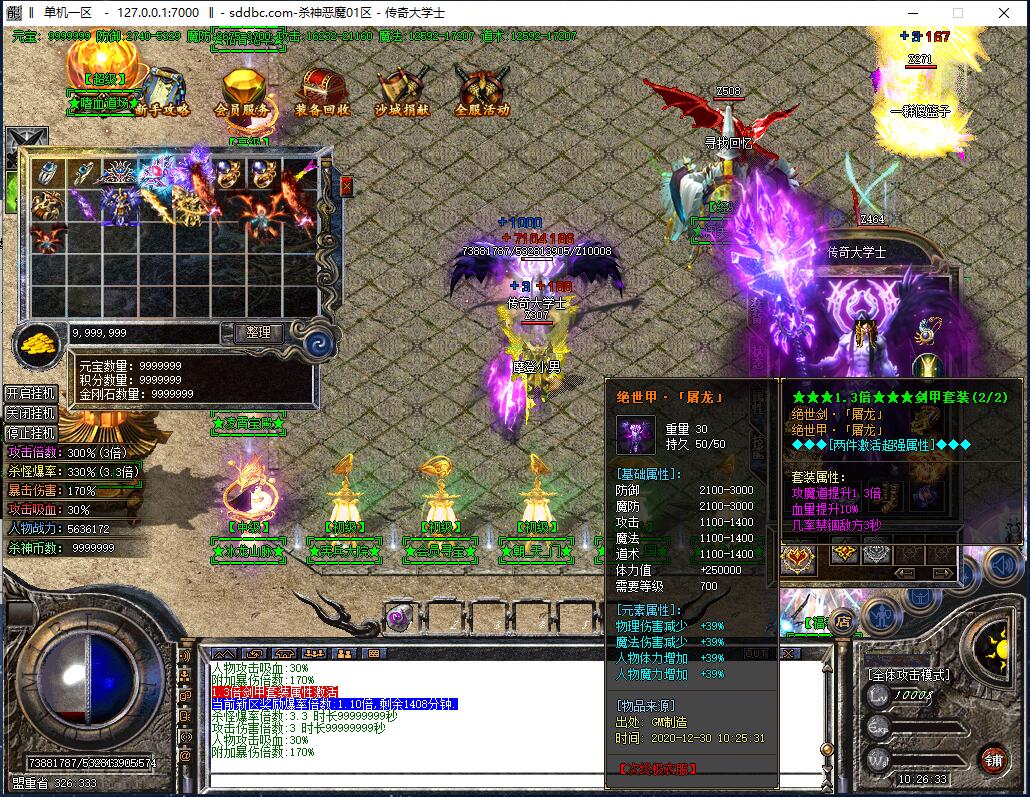Click the gold ingot pile icon

point(38,343)
